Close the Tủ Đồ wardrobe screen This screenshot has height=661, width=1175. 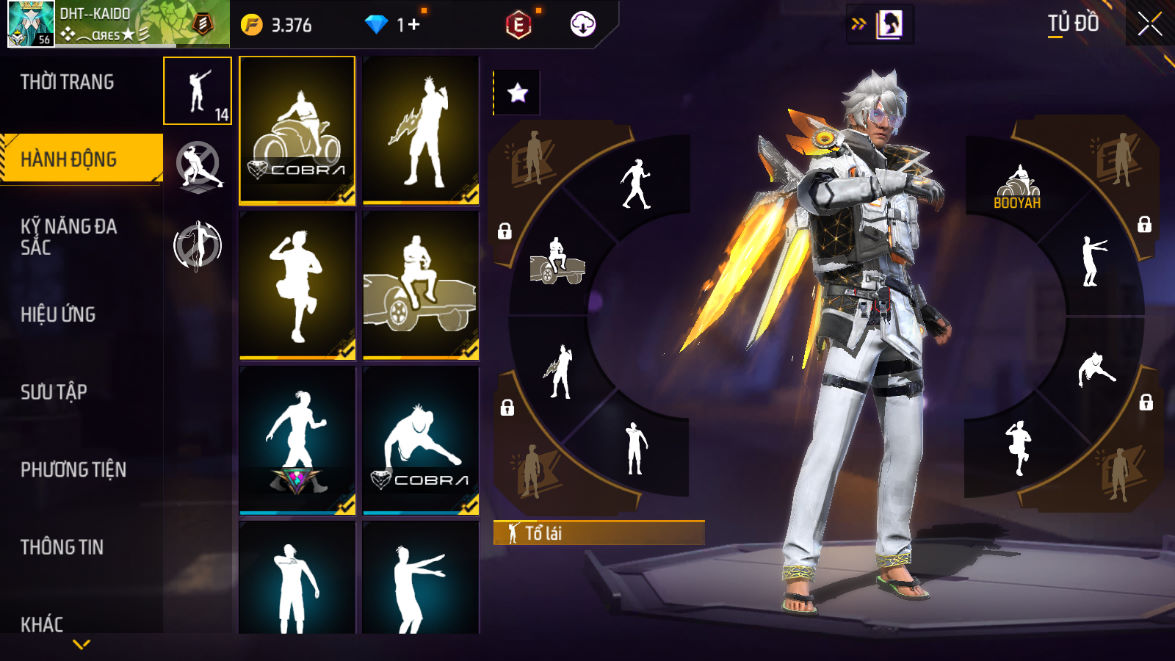(x=1149, y=24)
